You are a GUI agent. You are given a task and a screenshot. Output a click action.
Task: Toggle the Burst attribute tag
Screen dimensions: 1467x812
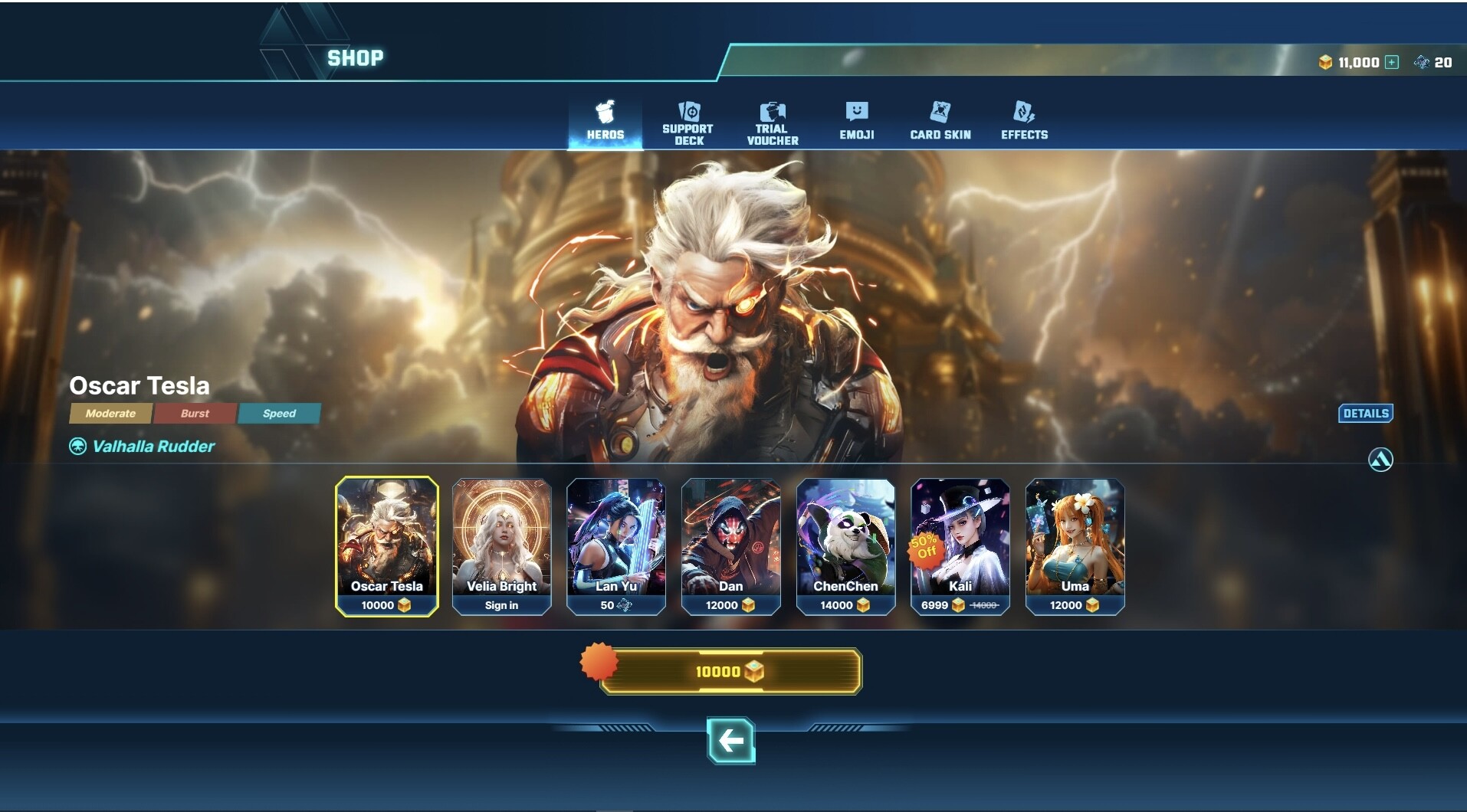pyautogui.click(x=195, y=414)
